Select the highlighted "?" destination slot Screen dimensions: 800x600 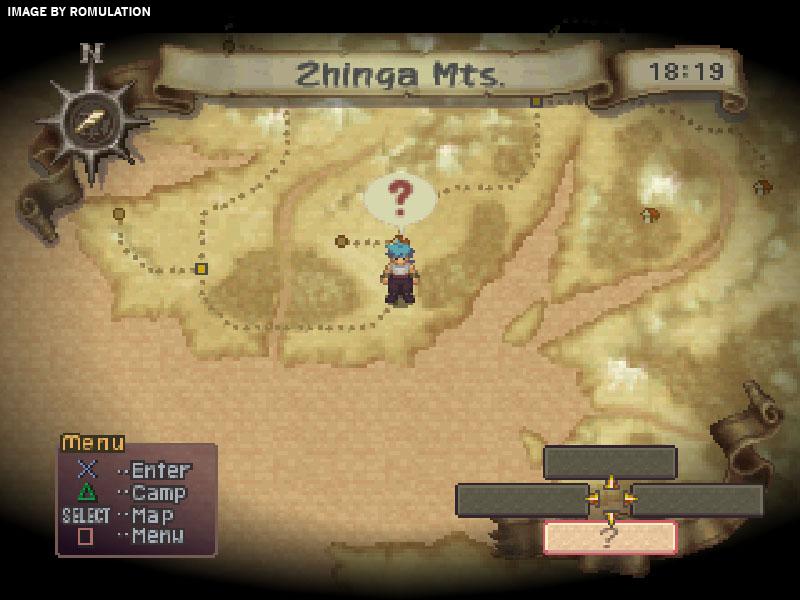pos(610,537)
